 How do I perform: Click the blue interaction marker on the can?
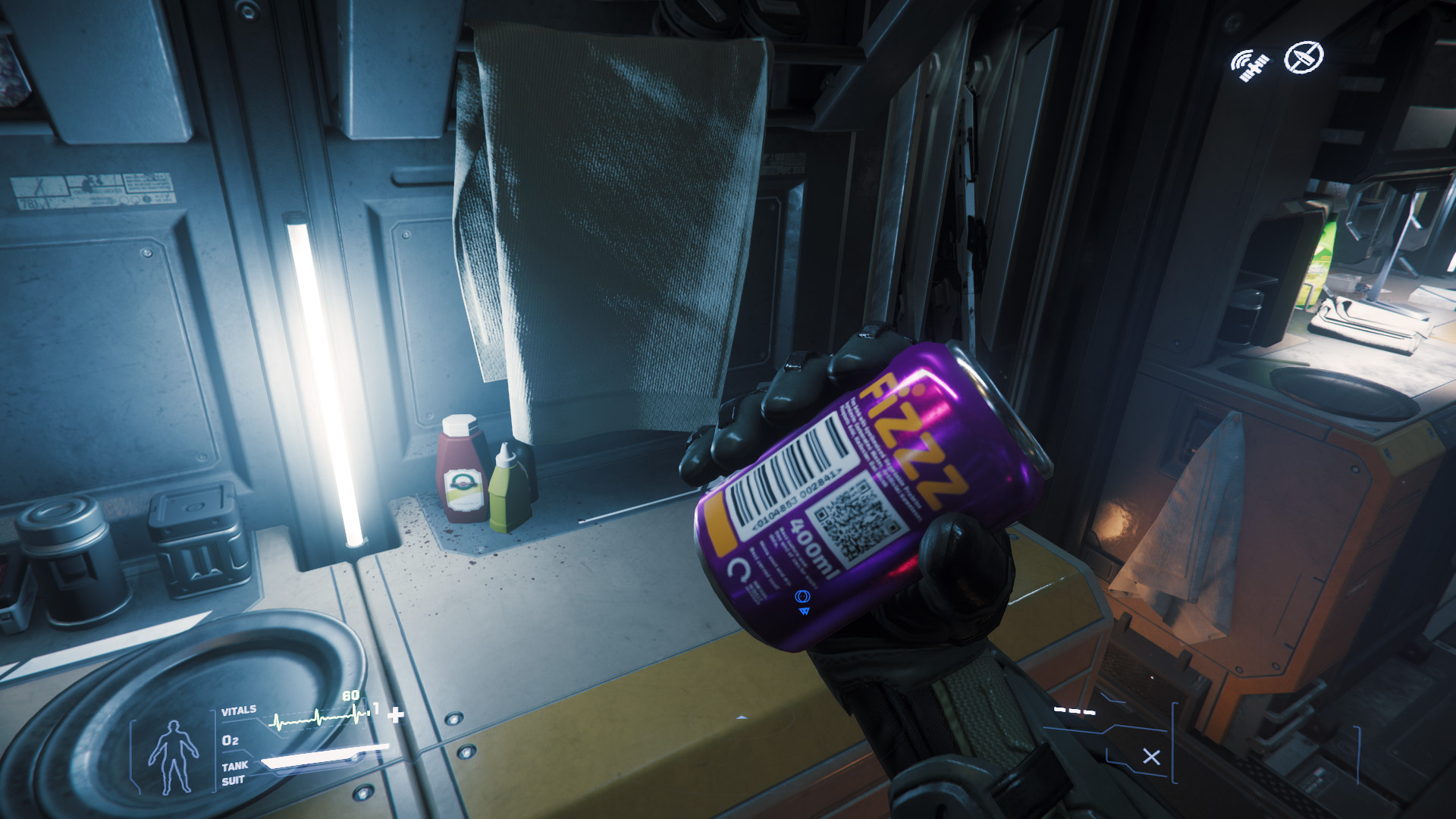802,601
